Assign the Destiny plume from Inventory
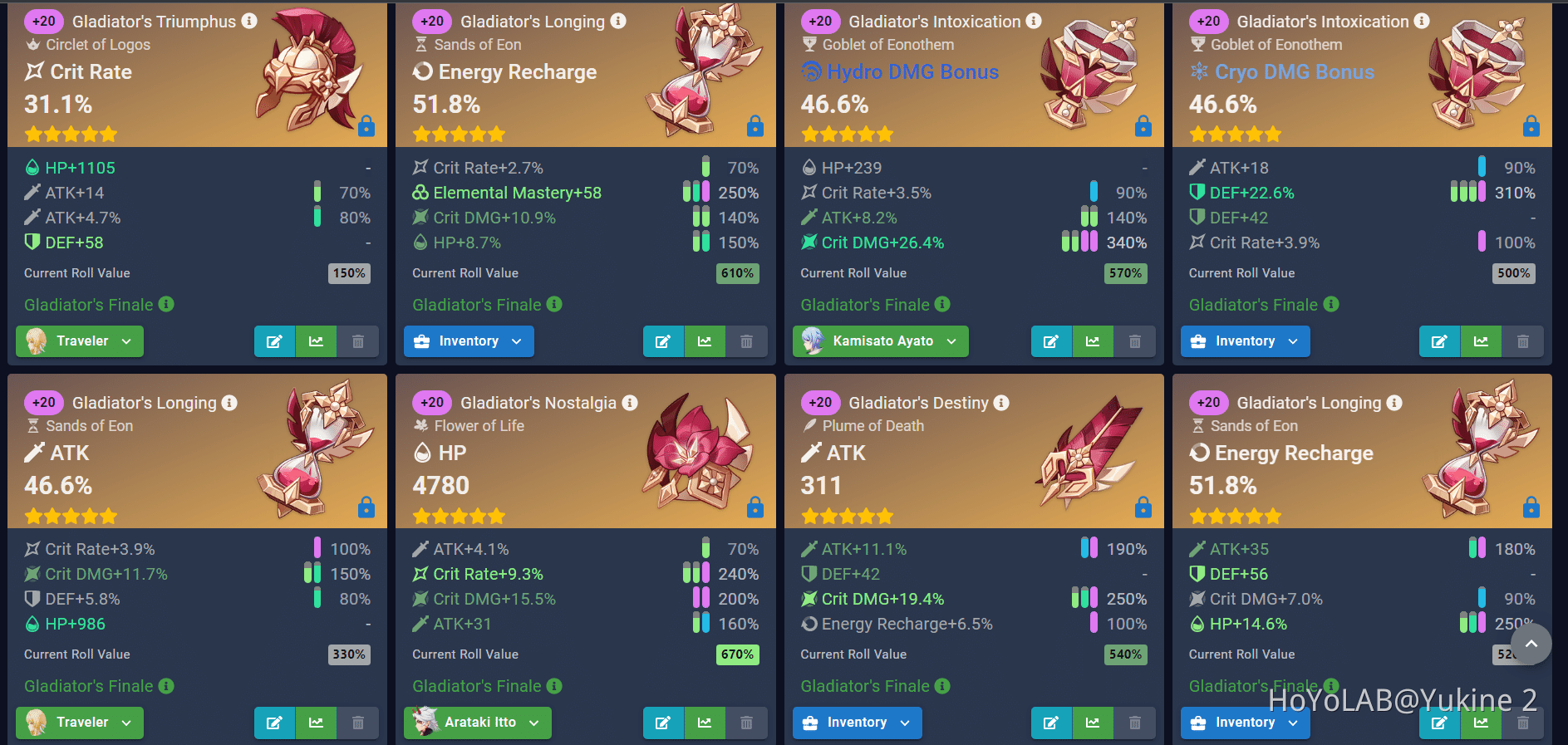The width and height of the screenshot is (1568, 745). click(856, 723)
